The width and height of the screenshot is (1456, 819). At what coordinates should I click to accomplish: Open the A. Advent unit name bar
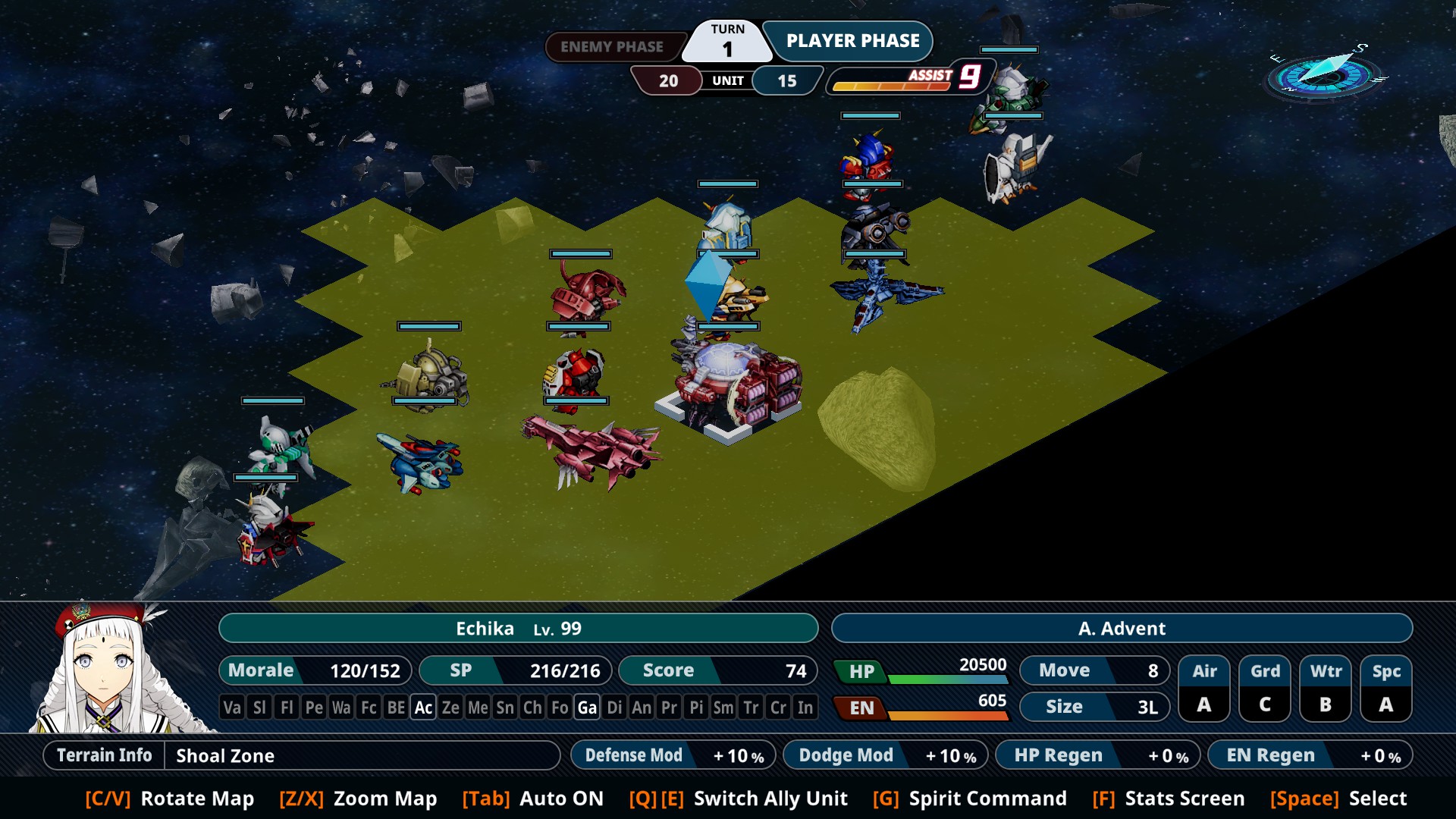pyautogui.click(x=1122, y=629)
